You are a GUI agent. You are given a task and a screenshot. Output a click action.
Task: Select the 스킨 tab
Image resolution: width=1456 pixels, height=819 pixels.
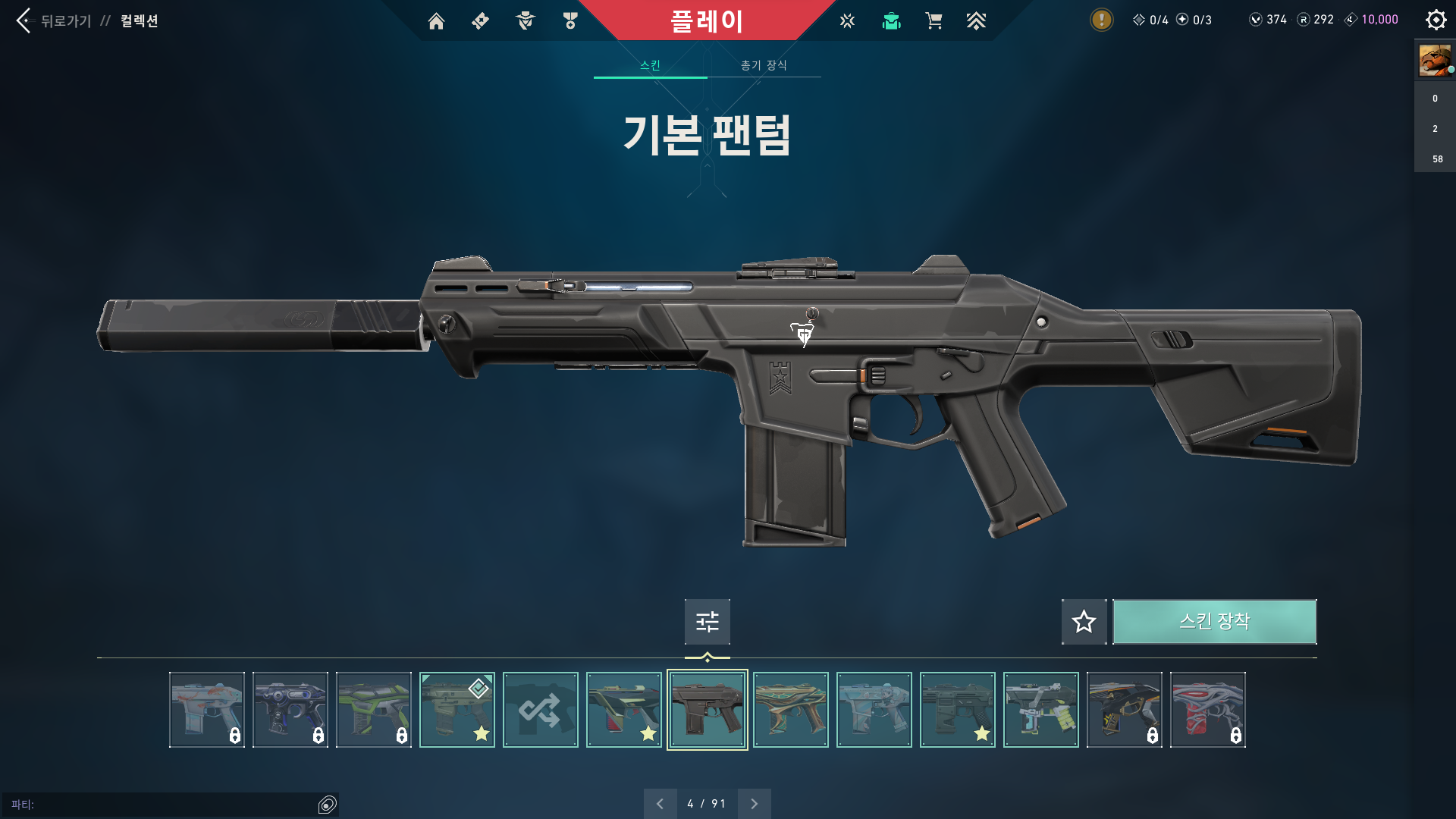[x=650, y=65]
